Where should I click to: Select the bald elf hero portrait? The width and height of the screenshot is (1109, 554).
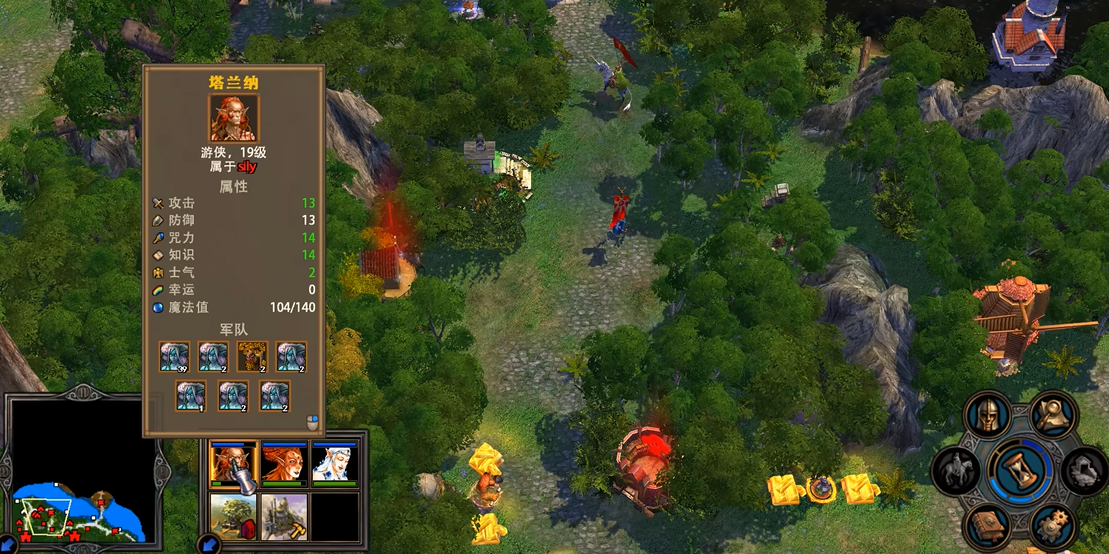tap(233, 465)
